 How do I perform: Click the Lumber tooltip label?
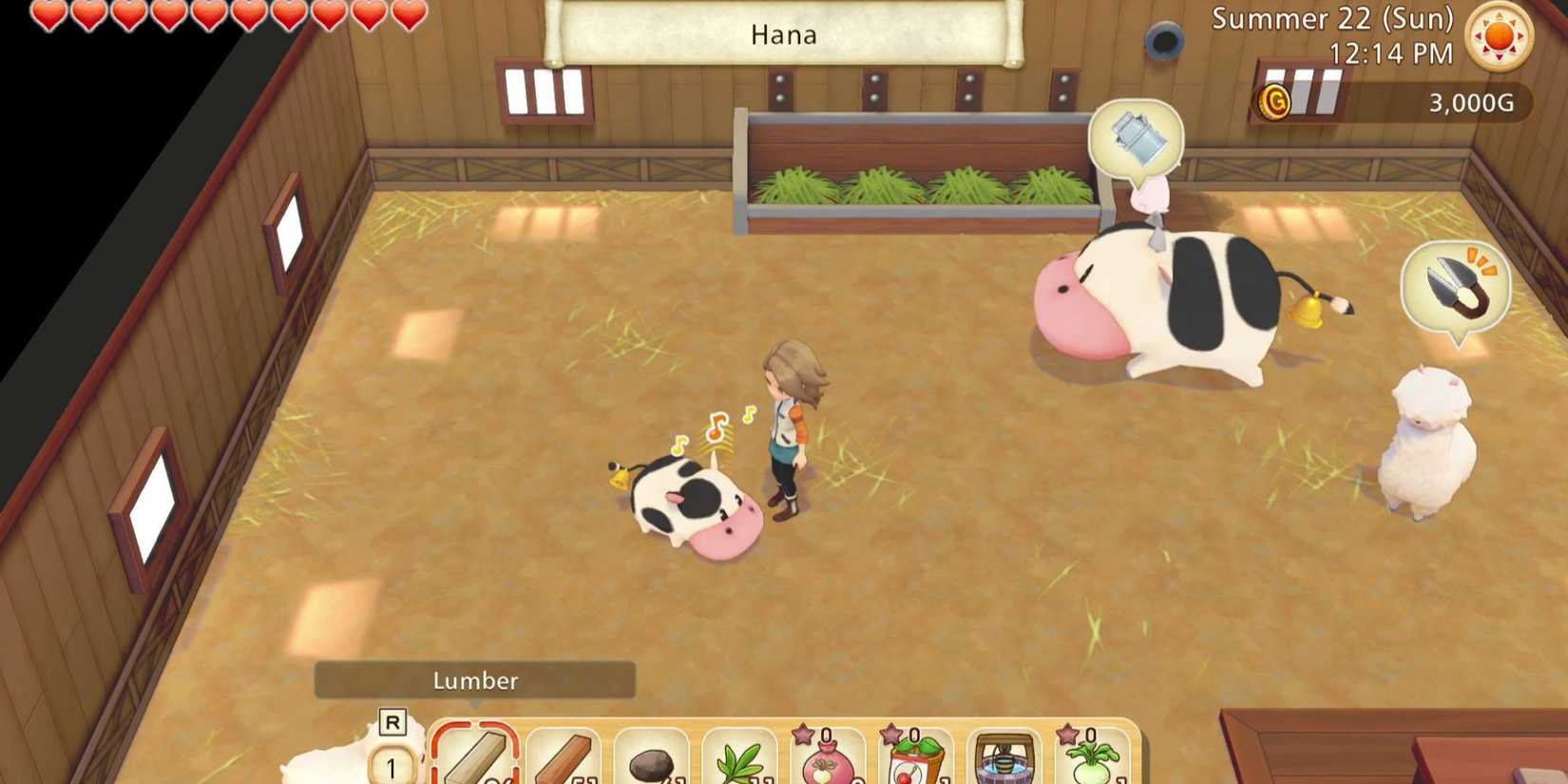click(x=475, y=679)
